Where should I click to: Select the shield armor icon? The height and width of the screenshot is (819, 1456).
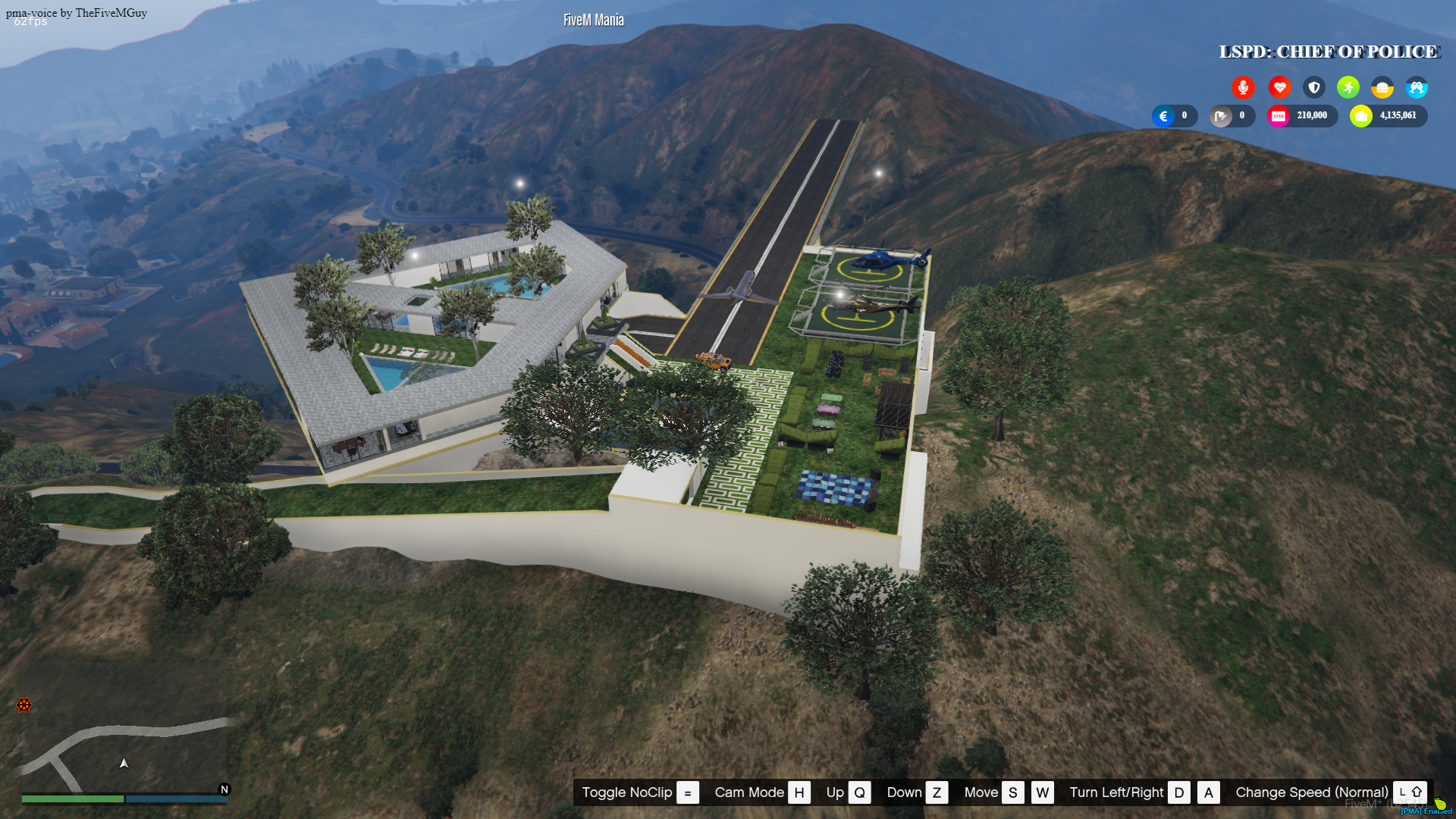click(x=1313, y=87)
